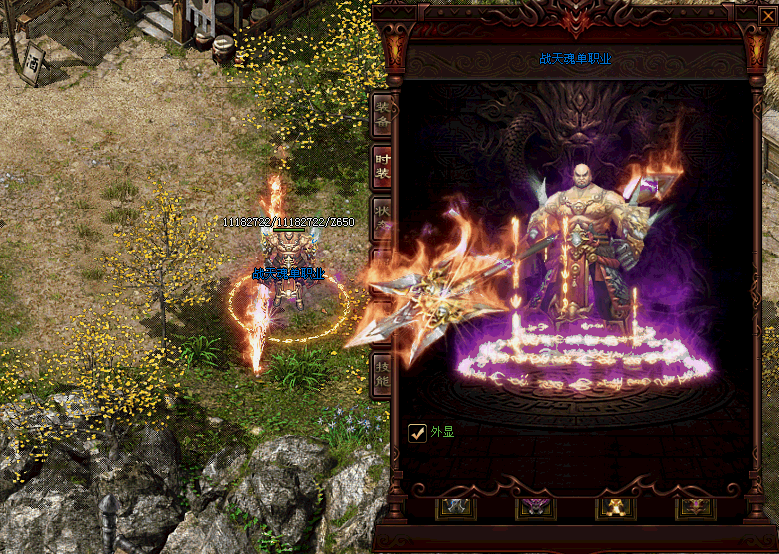Choose the purple winged fashion slot

tap(535, 507)
